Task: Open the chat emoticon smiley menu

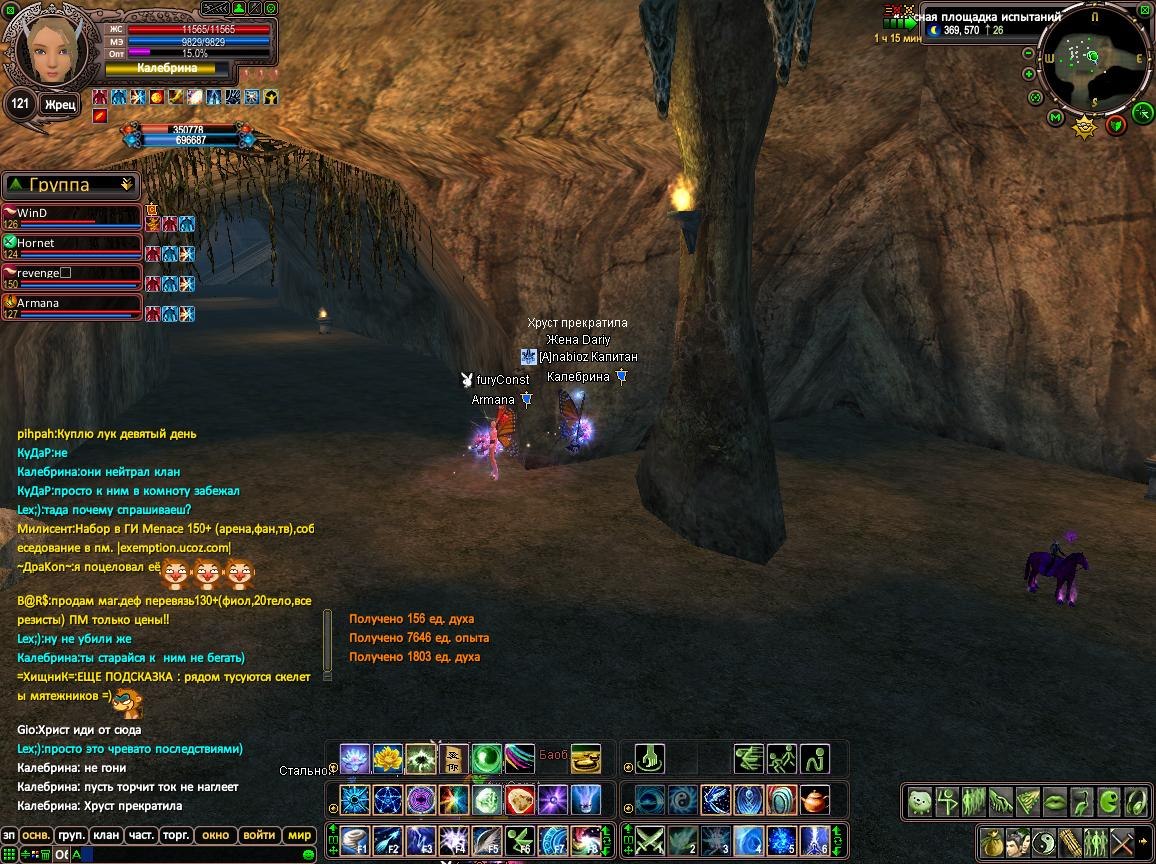Action: (309, 855)
